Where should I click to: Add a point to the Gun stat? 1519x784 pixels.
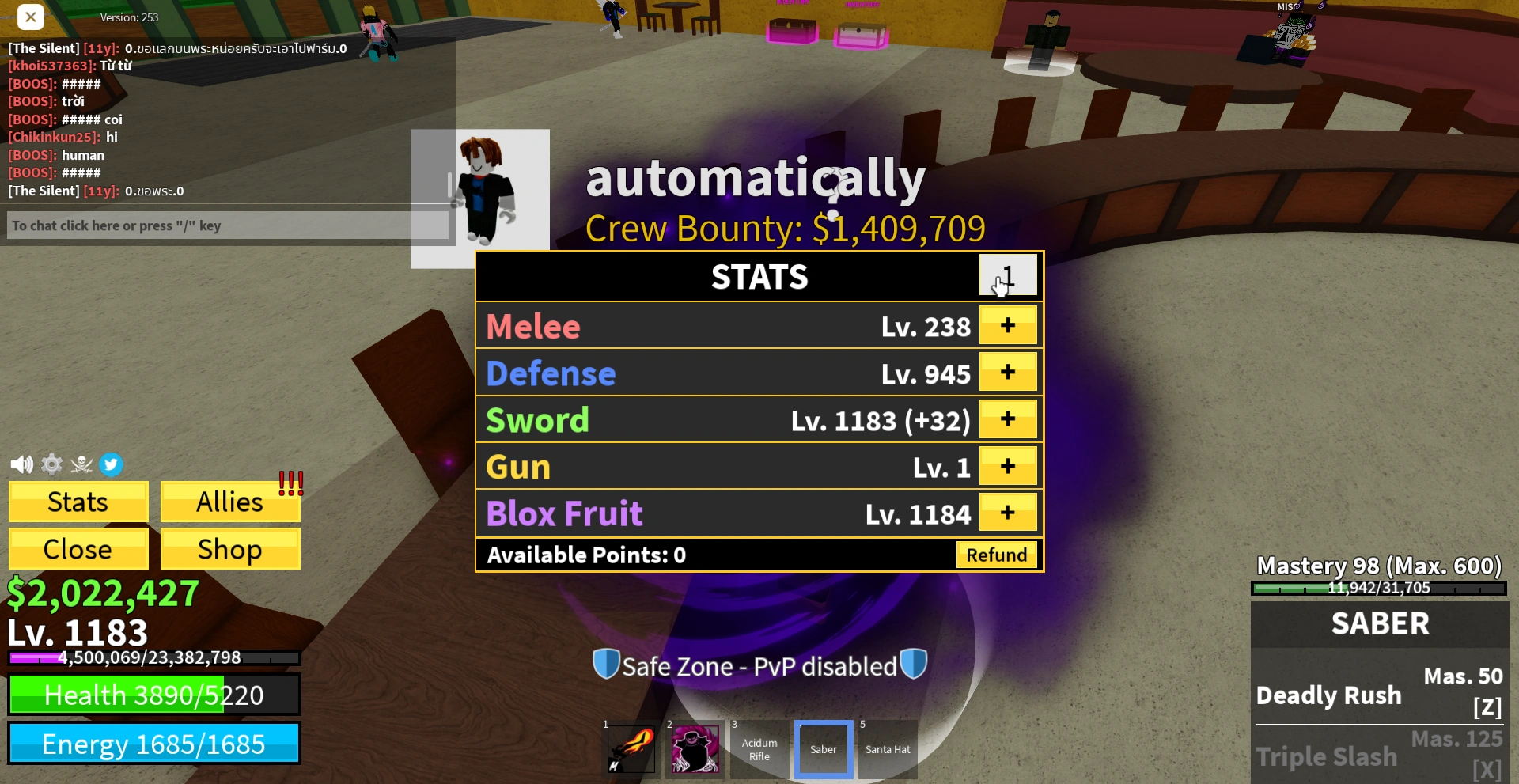[x=1008, y=465]
